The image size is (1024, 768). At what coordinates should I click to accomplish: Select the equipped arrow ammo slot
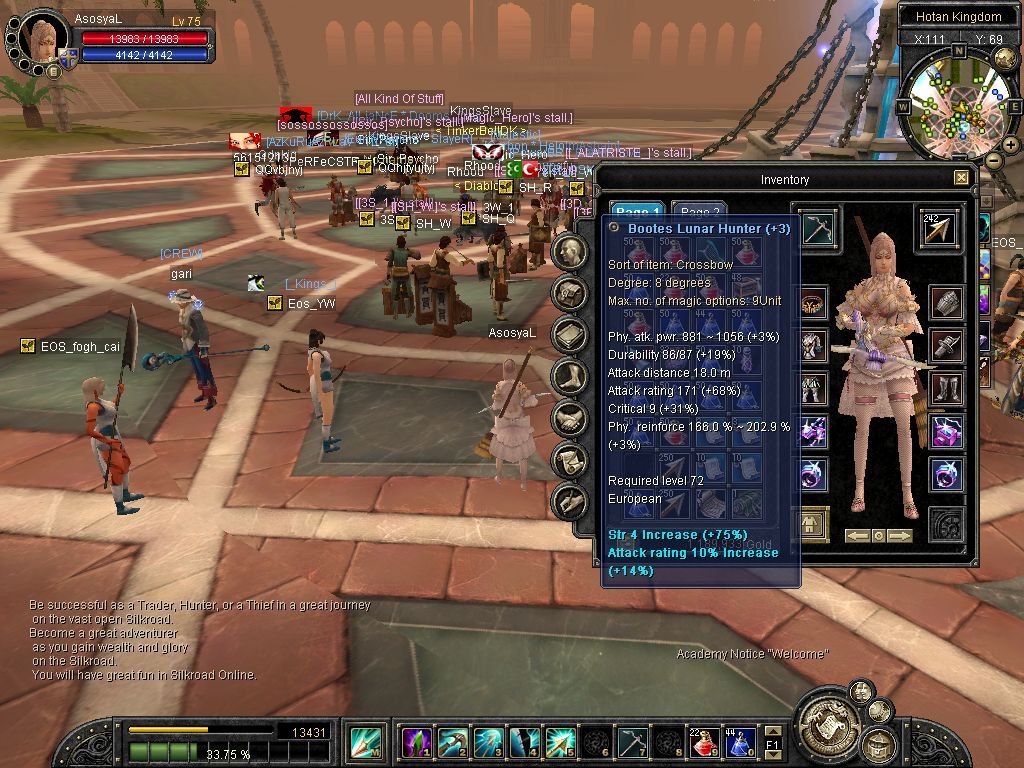pyautogui.click(x=940, y=229)
